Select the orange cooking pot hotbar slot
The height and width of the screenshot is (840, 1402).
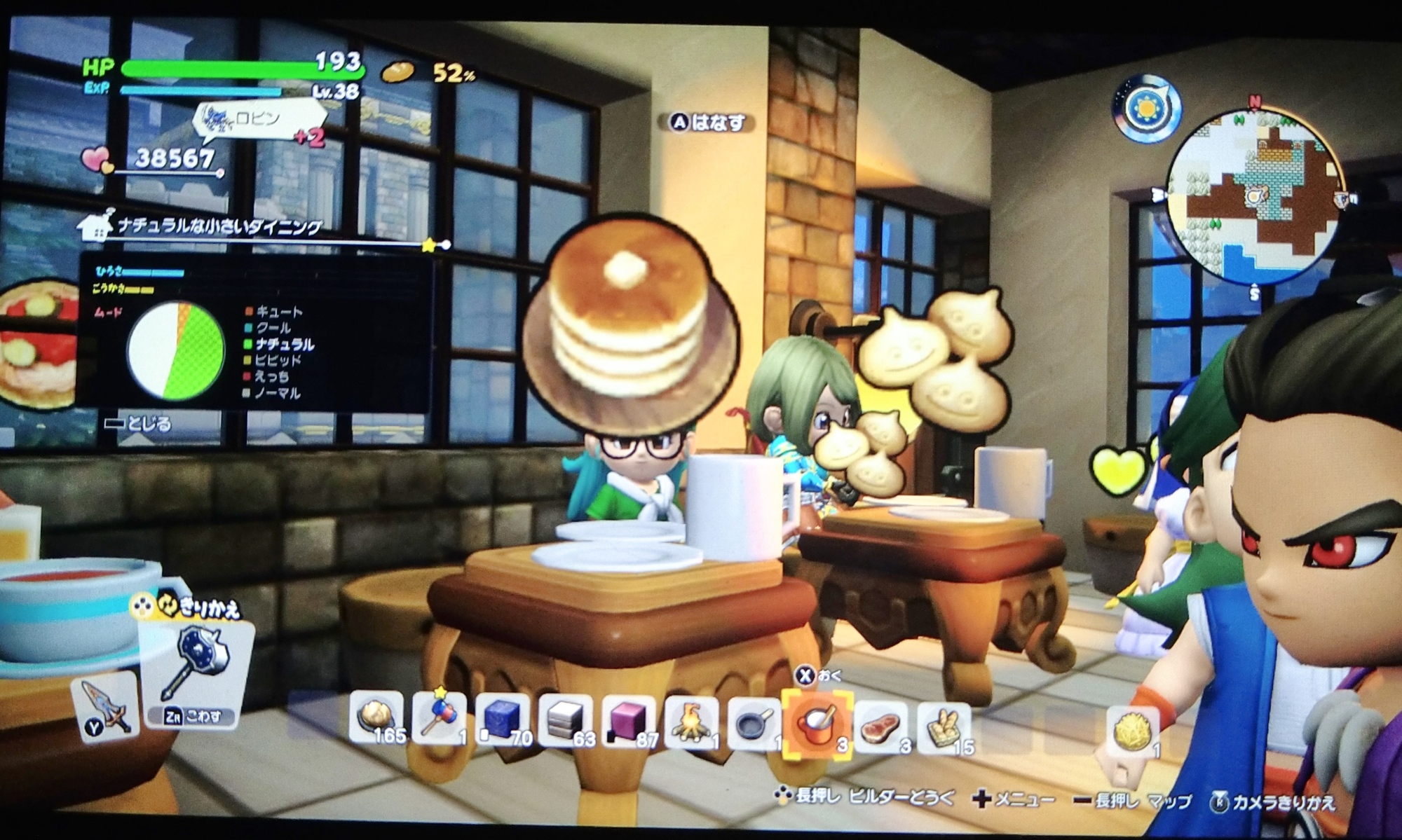(x=816, y=724)
